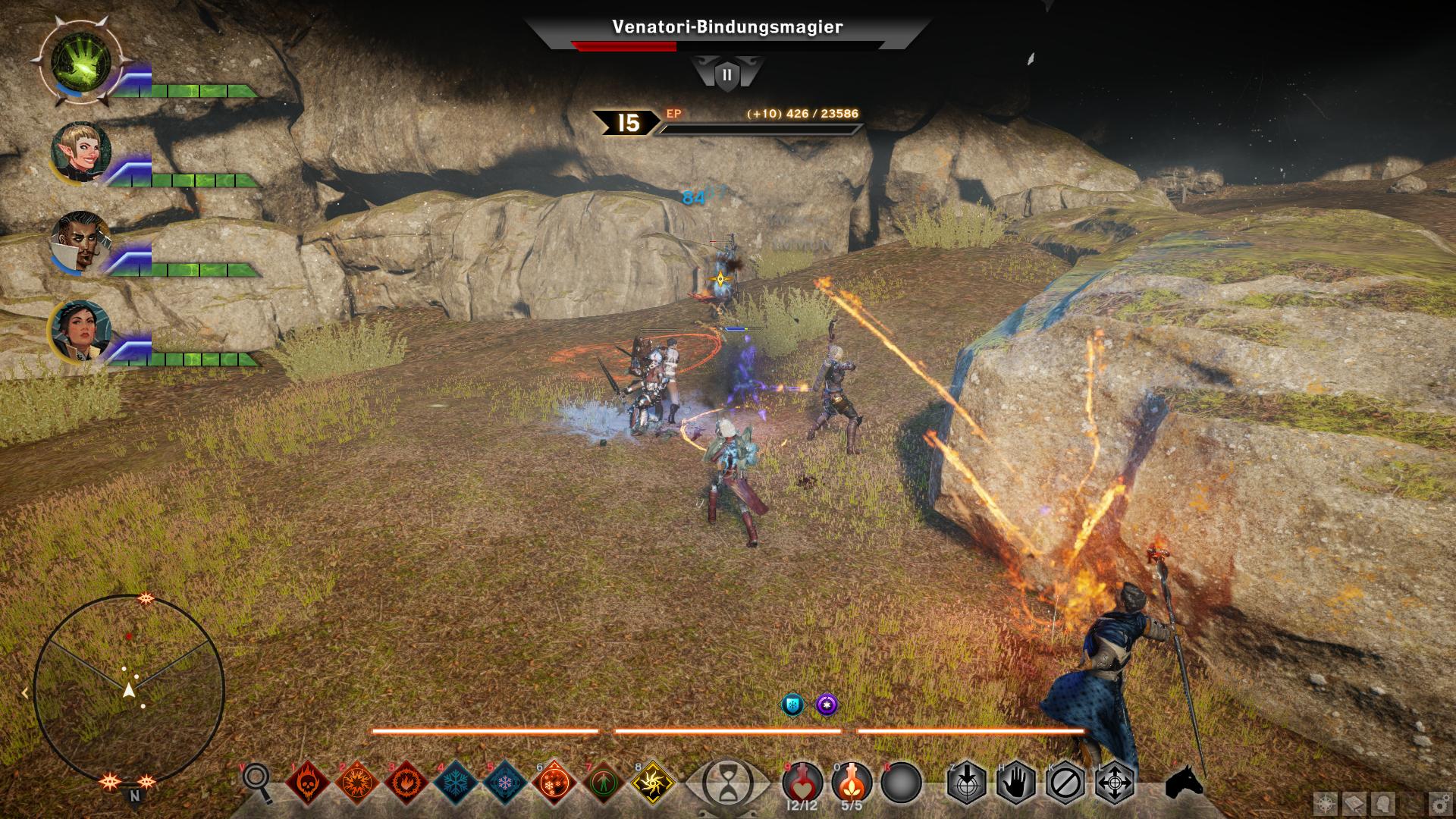1456x819 pixels.
Task: Activate the magnifying glass search
Action: point(257,781)
